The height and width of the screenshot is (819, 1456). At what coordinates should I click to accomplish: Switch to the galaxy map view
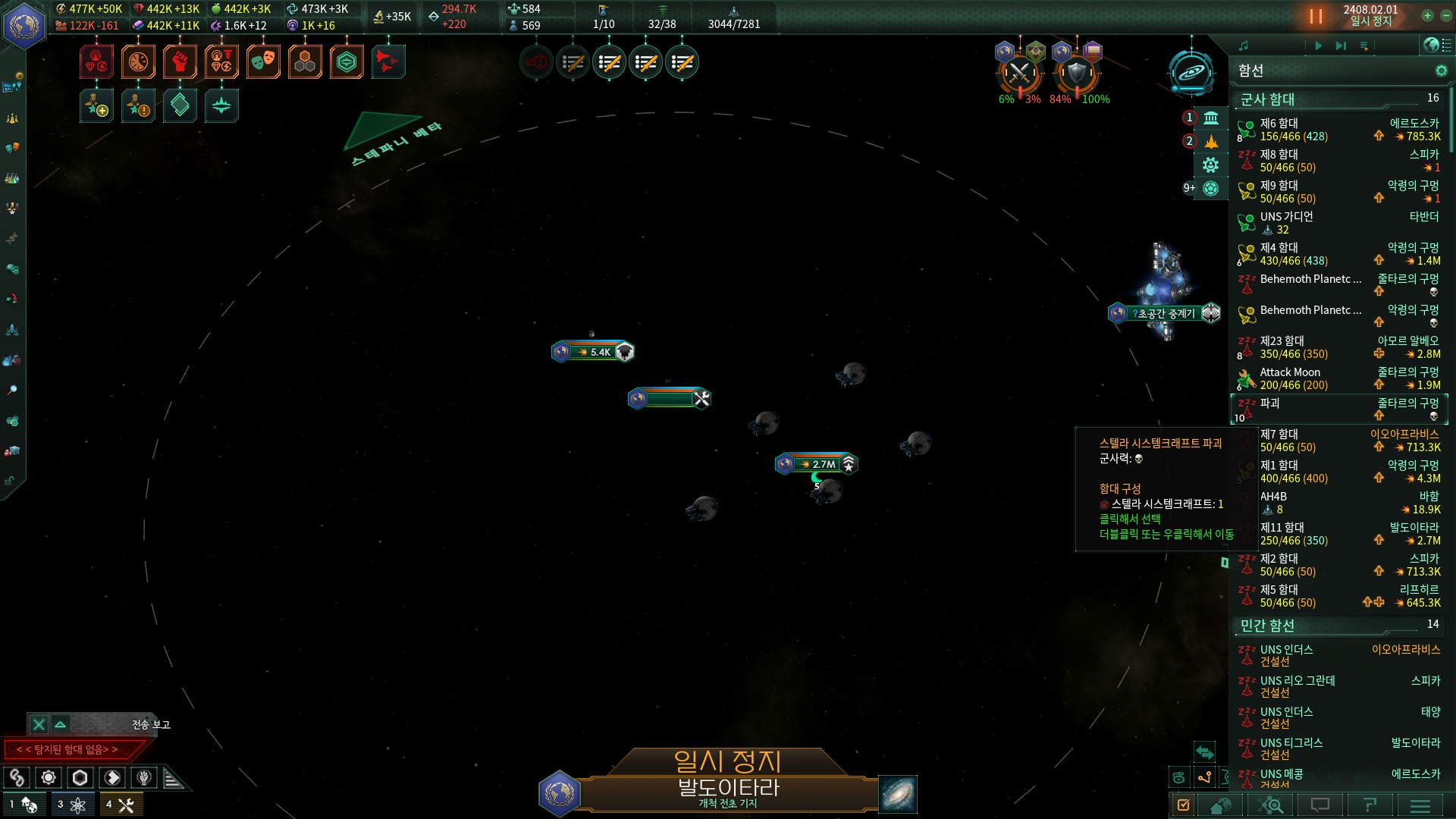(x=898, y=794)
